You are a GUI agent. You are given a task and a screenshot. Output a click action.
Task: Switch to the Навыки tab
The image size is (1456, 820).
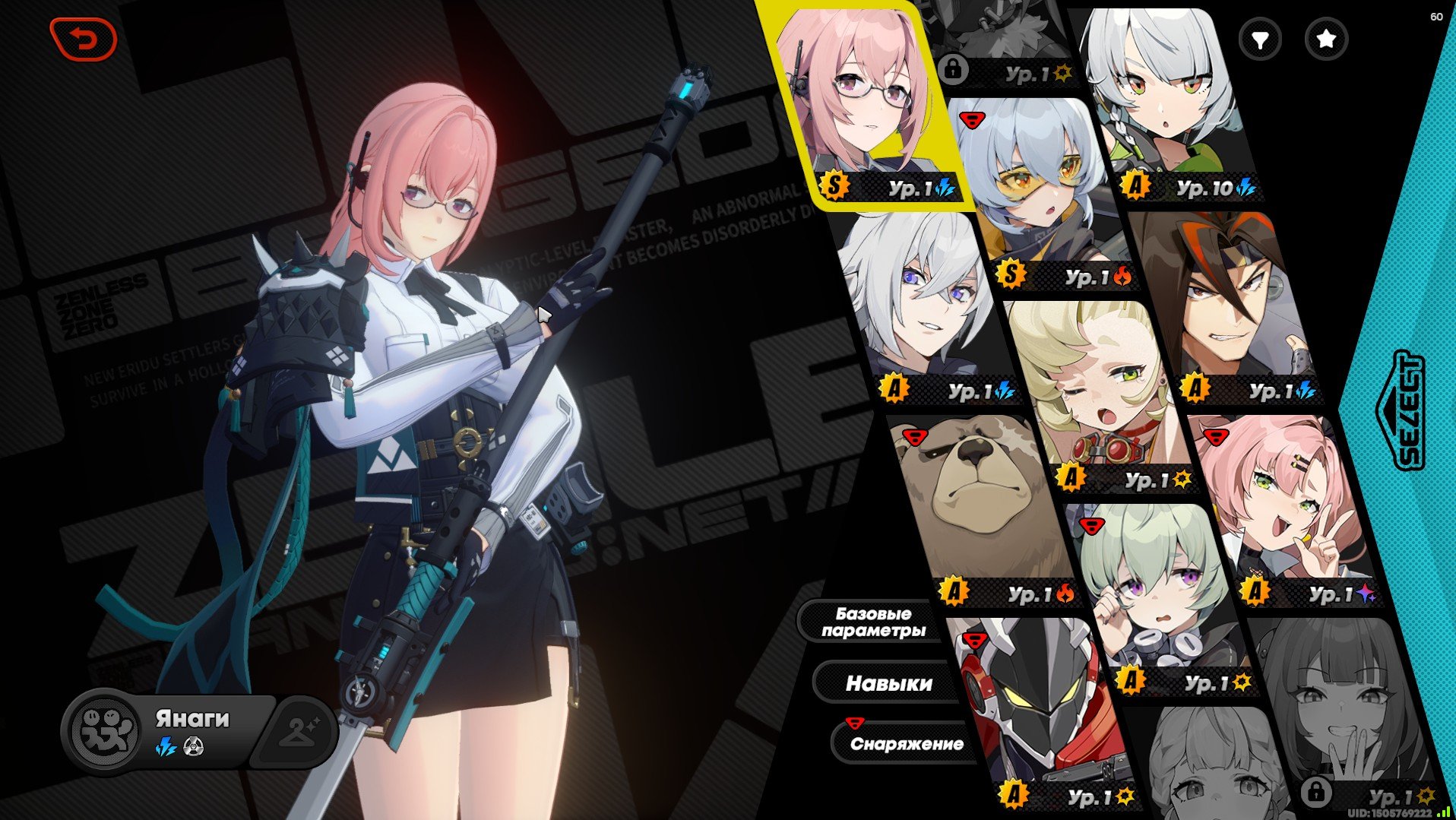coord(888,683)
